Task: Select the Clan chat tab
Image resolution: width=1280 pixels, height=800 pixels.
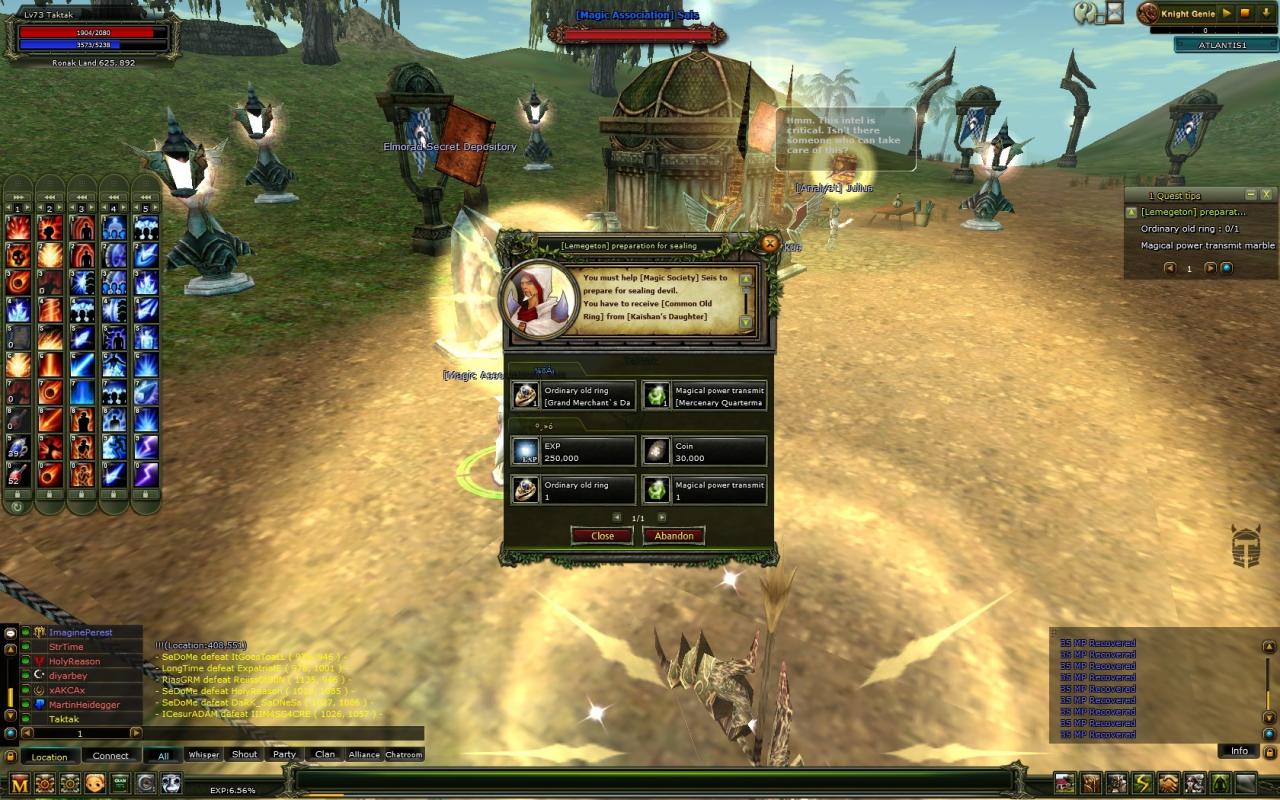Action: coord(325,755)
